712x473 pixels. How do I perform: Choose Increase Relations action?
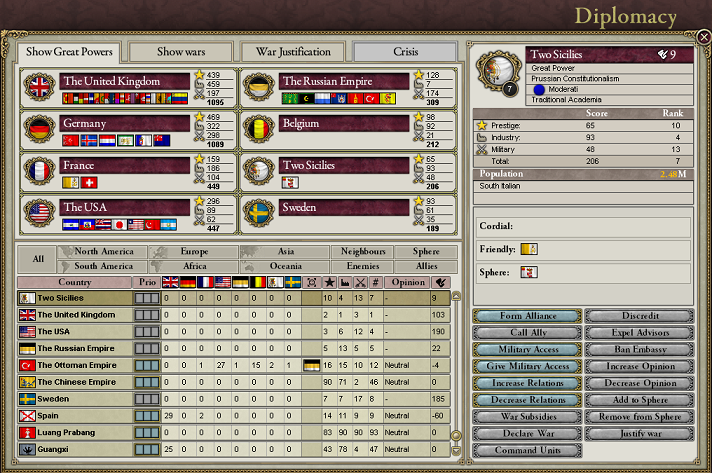526,383
